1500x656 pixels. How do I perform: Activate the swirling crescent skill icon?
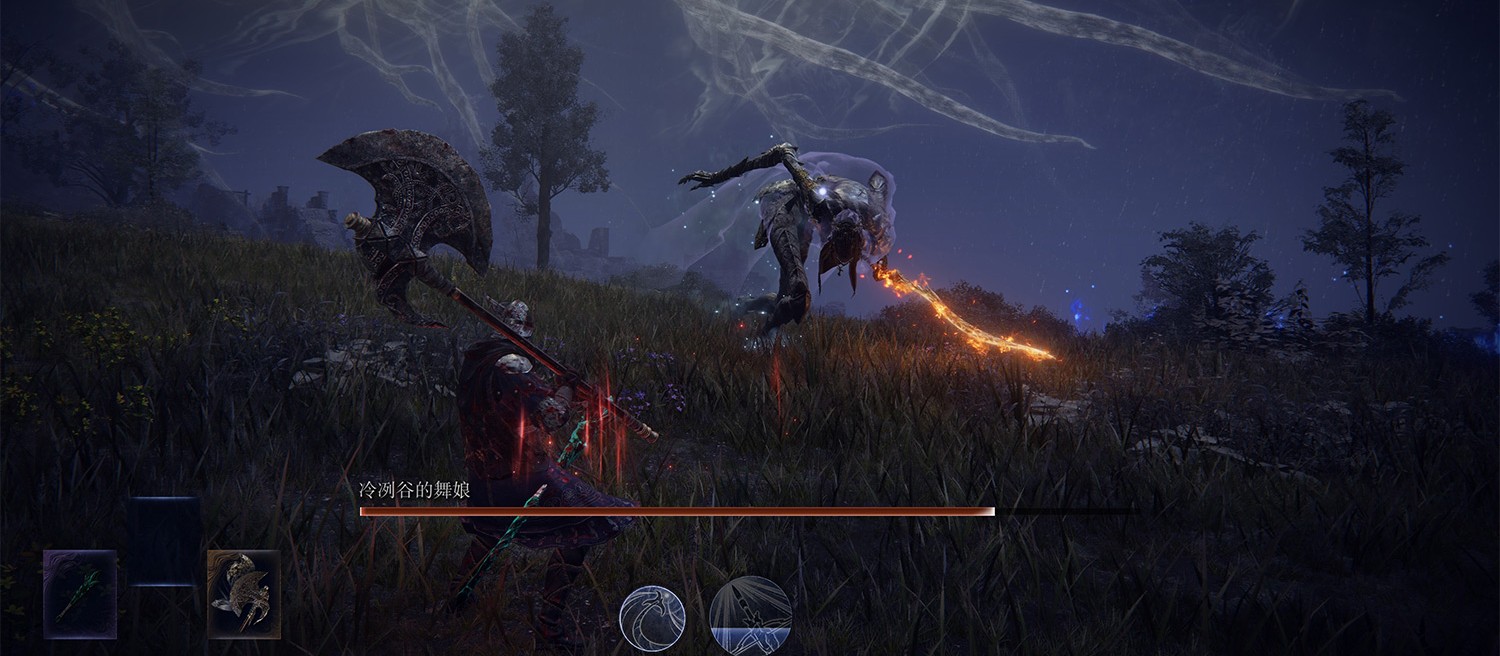(x=652, y=618)
